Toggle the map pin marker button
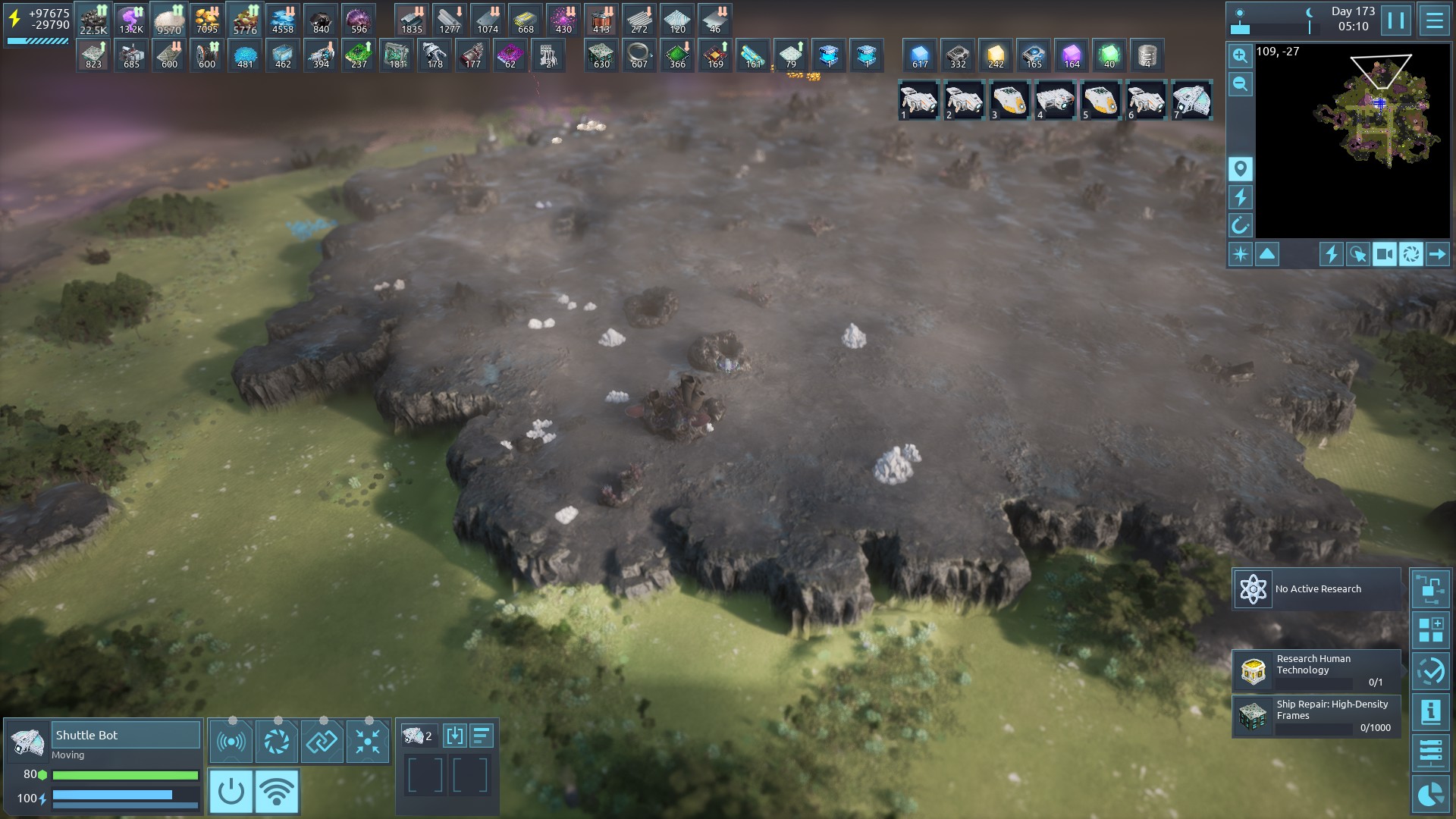This screenshot has width=1456, height=819. click(1240, 168)
